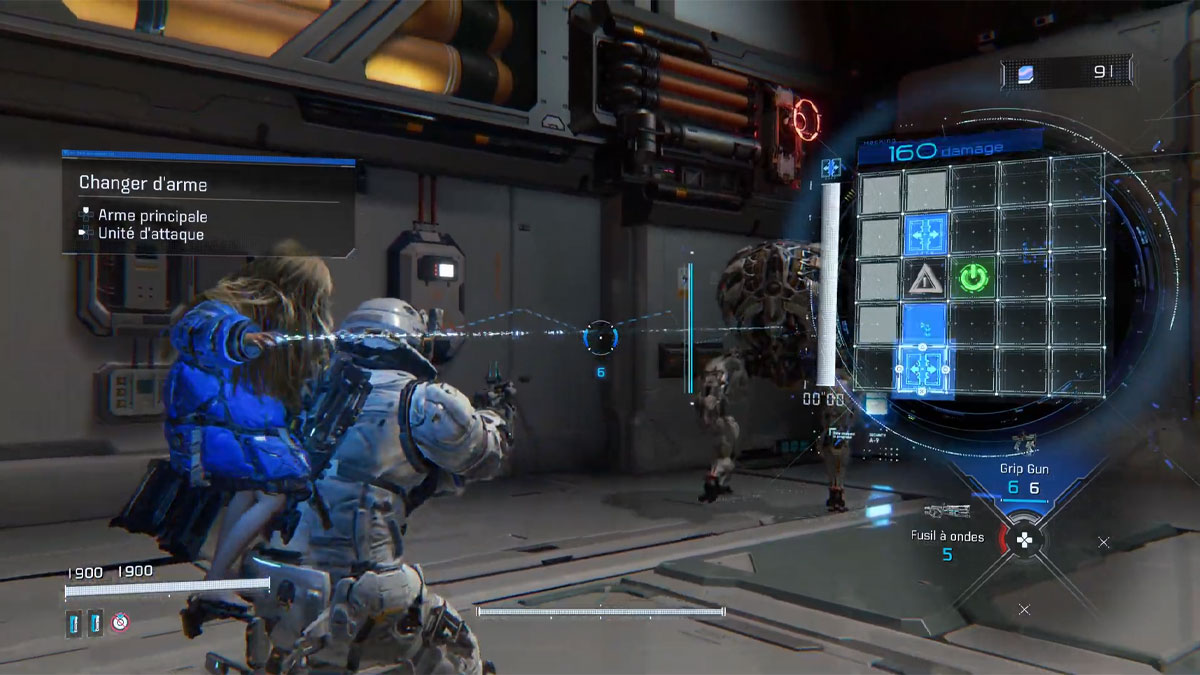Choose the highlighted blue arrows tile with cursor
This screenshot has width=1200, height=675.
tap(925, 368)
